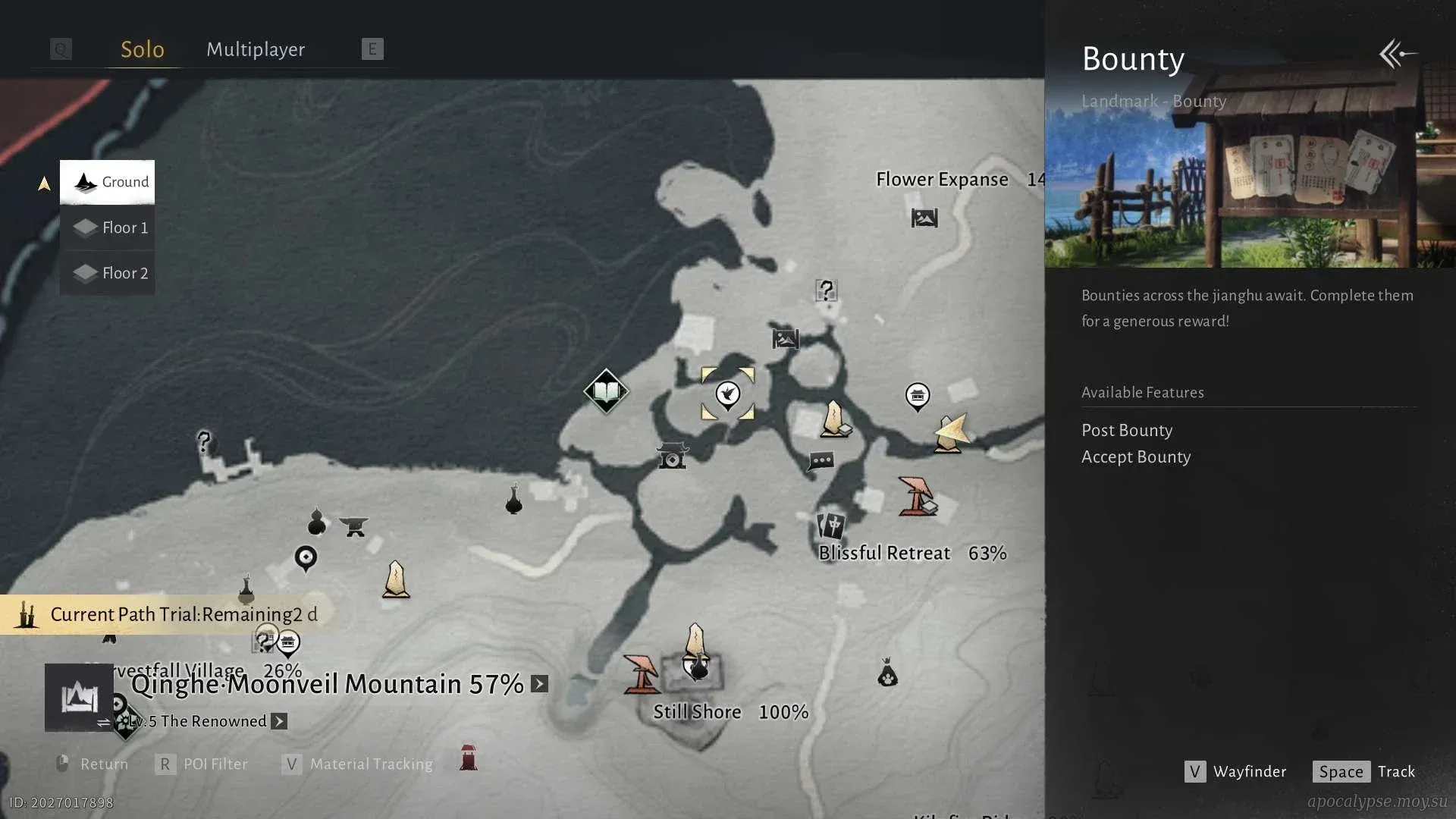
Task: Select the Ground map layer
Action: 108,182
